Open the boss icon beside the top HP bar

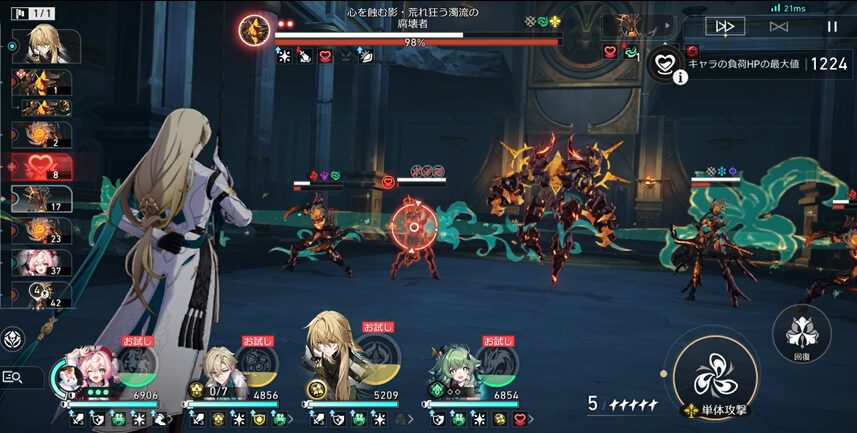pyautogui.click(x=254, y=28)
